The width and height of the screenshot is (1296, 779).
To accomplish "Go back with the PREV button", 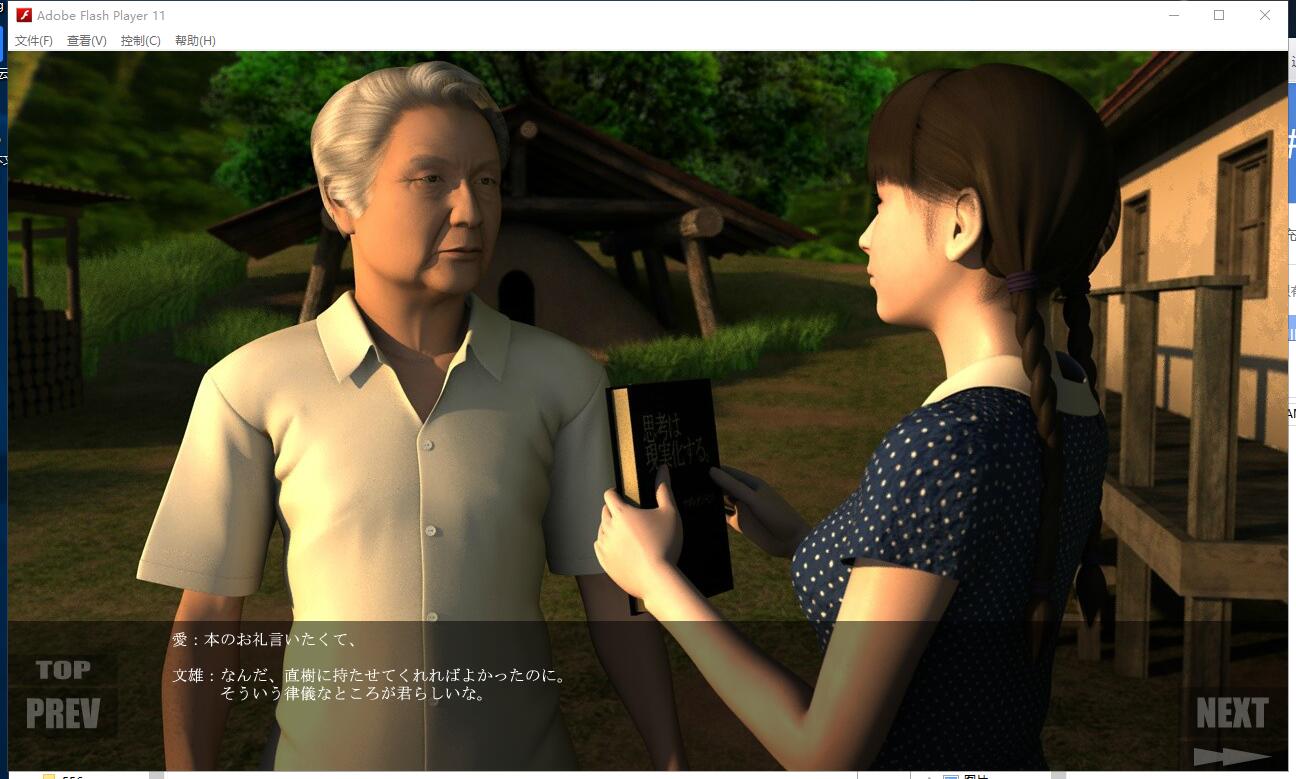I will pos(63,713).
